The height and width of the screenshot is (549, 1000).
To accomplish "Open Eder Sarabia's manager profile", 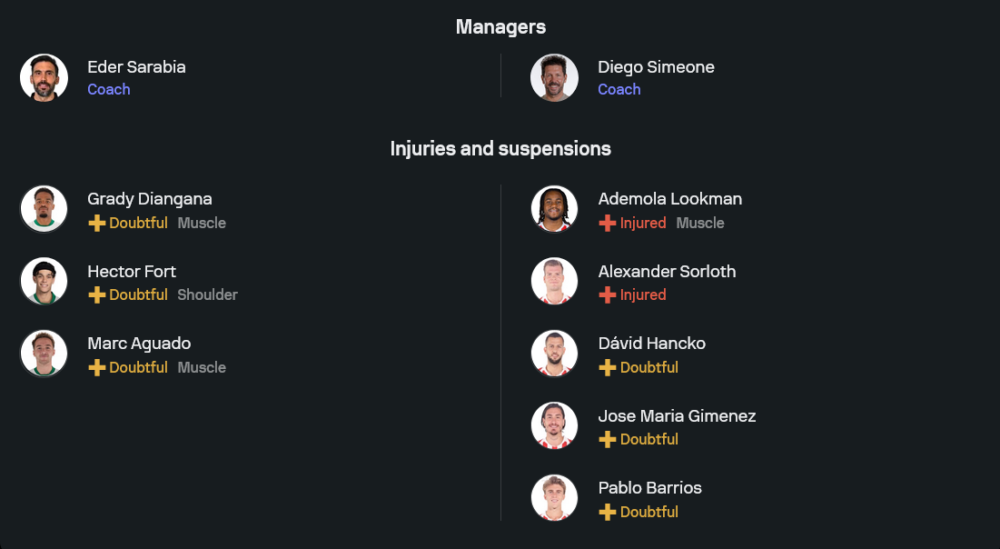I will click(136, 68).
